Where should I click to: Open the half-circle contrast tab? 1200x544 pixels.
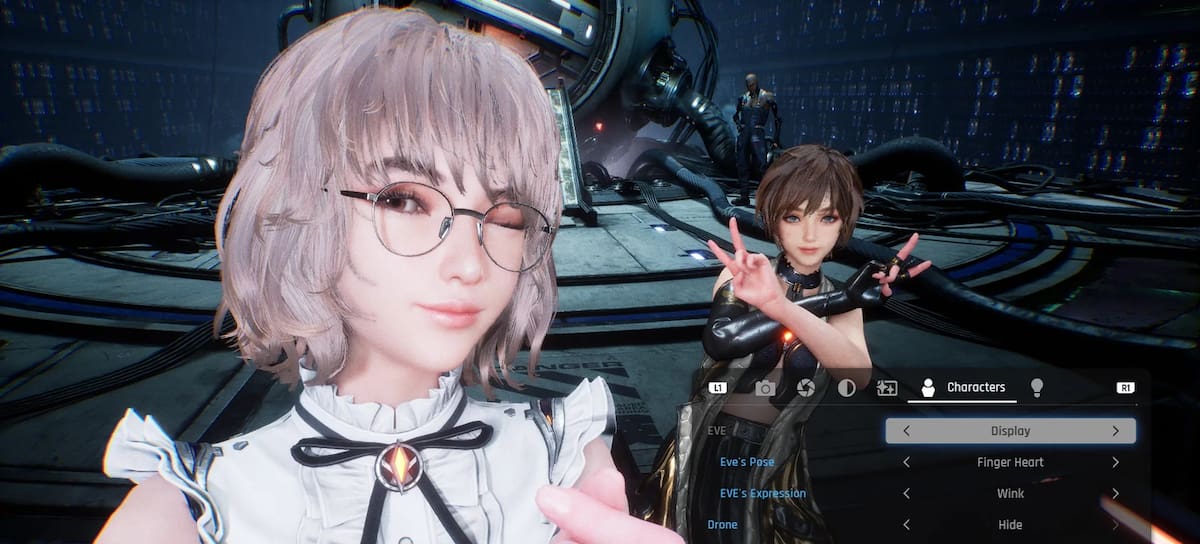pos(847,388)
